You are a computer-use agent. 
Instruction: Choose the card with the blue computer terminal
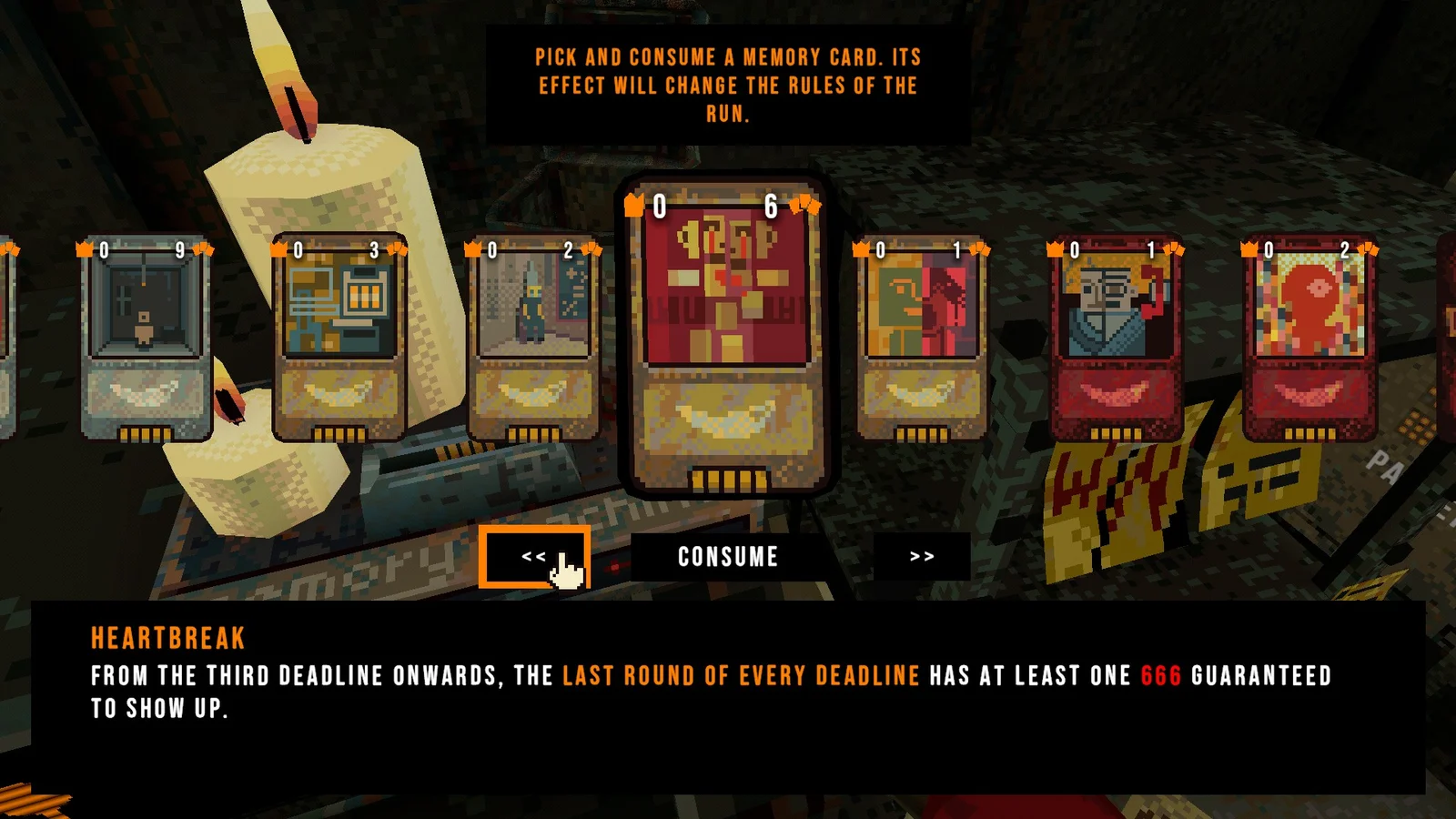(x=339, y=339)
